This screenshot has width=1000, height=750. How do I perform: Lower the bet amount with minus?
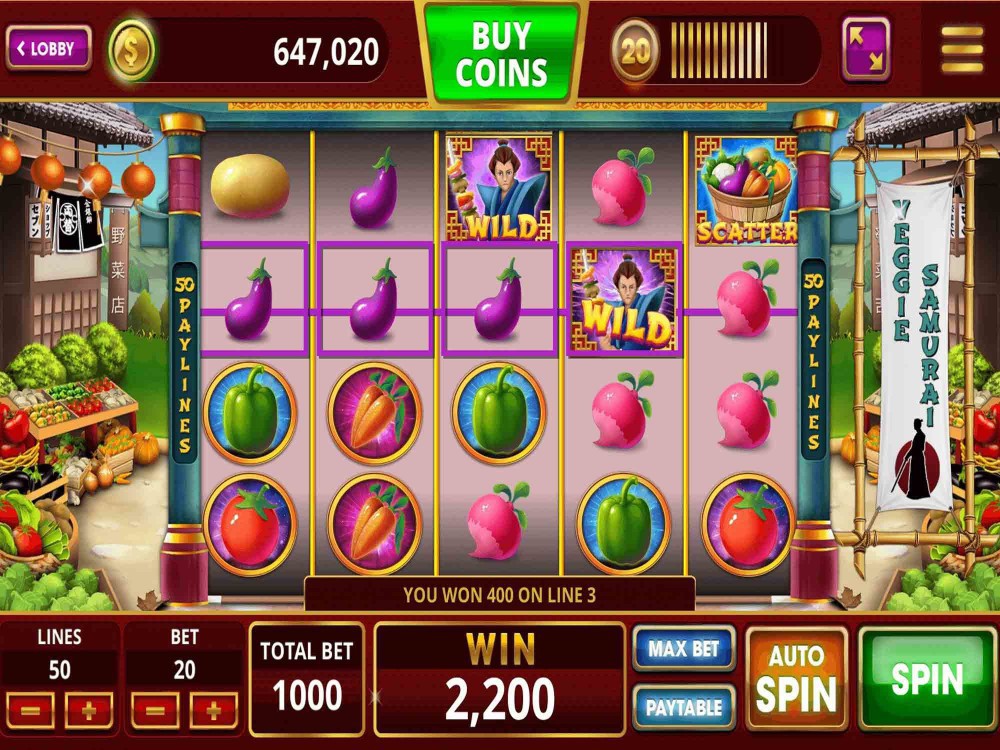coord(155,711)
